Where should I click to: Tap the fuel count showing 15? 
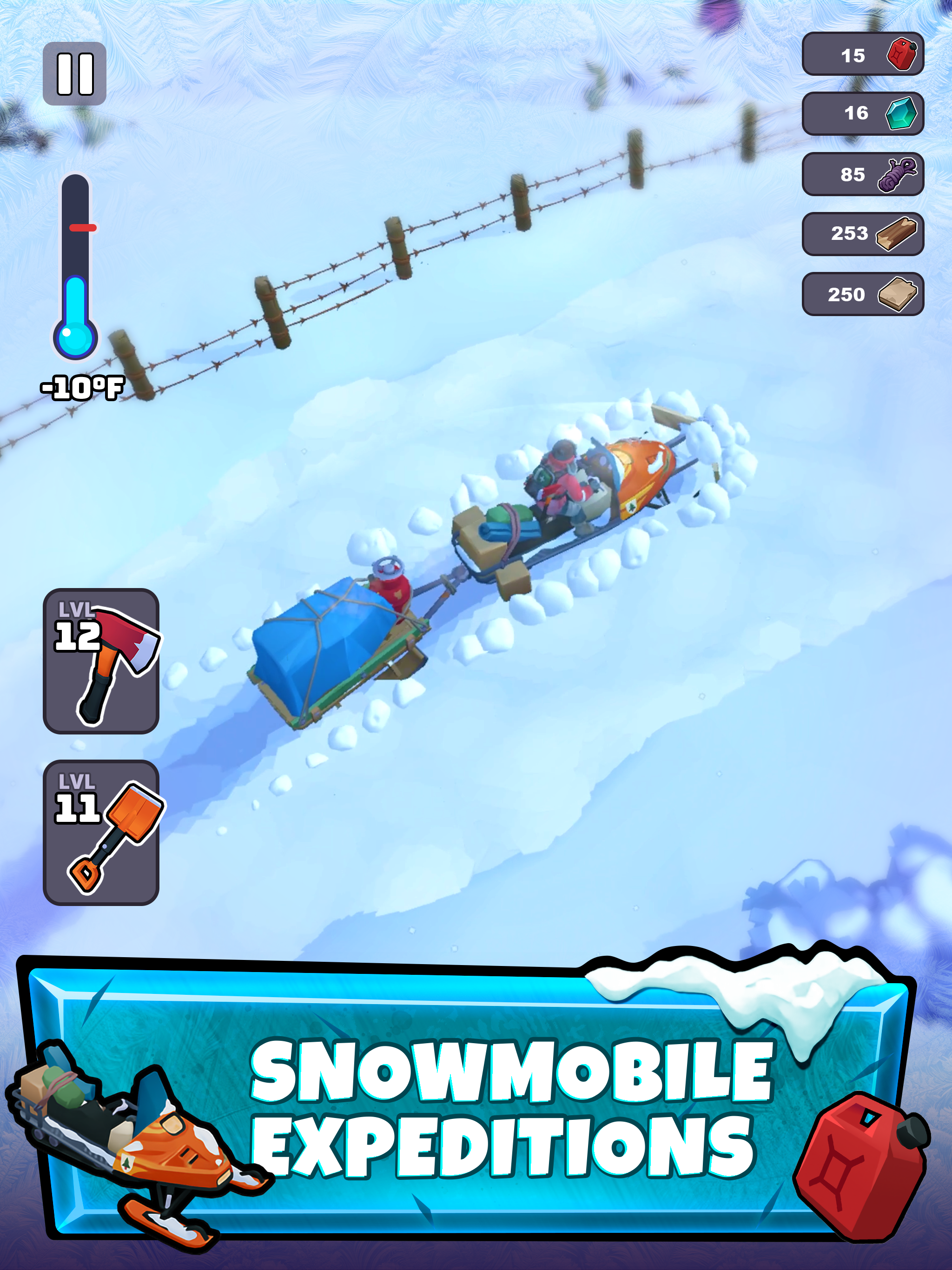click(854, 55)
